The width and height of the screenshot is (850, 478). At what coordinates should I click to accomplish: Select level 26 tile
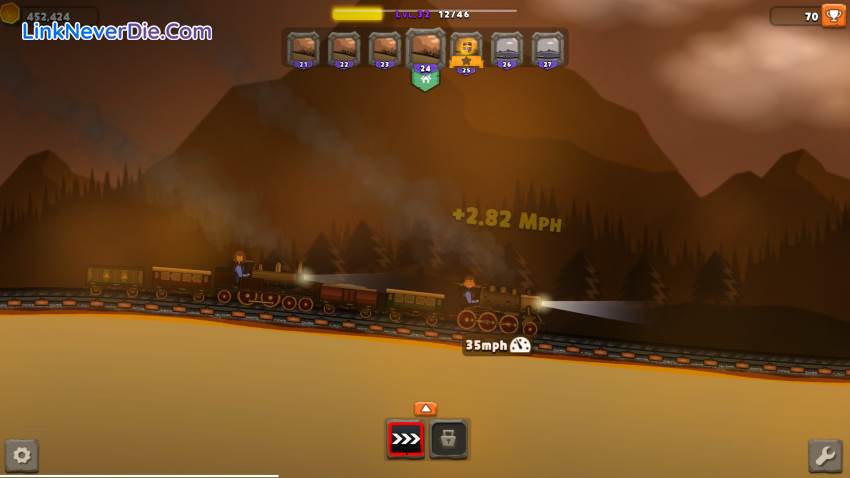click(x=507, y=49)
